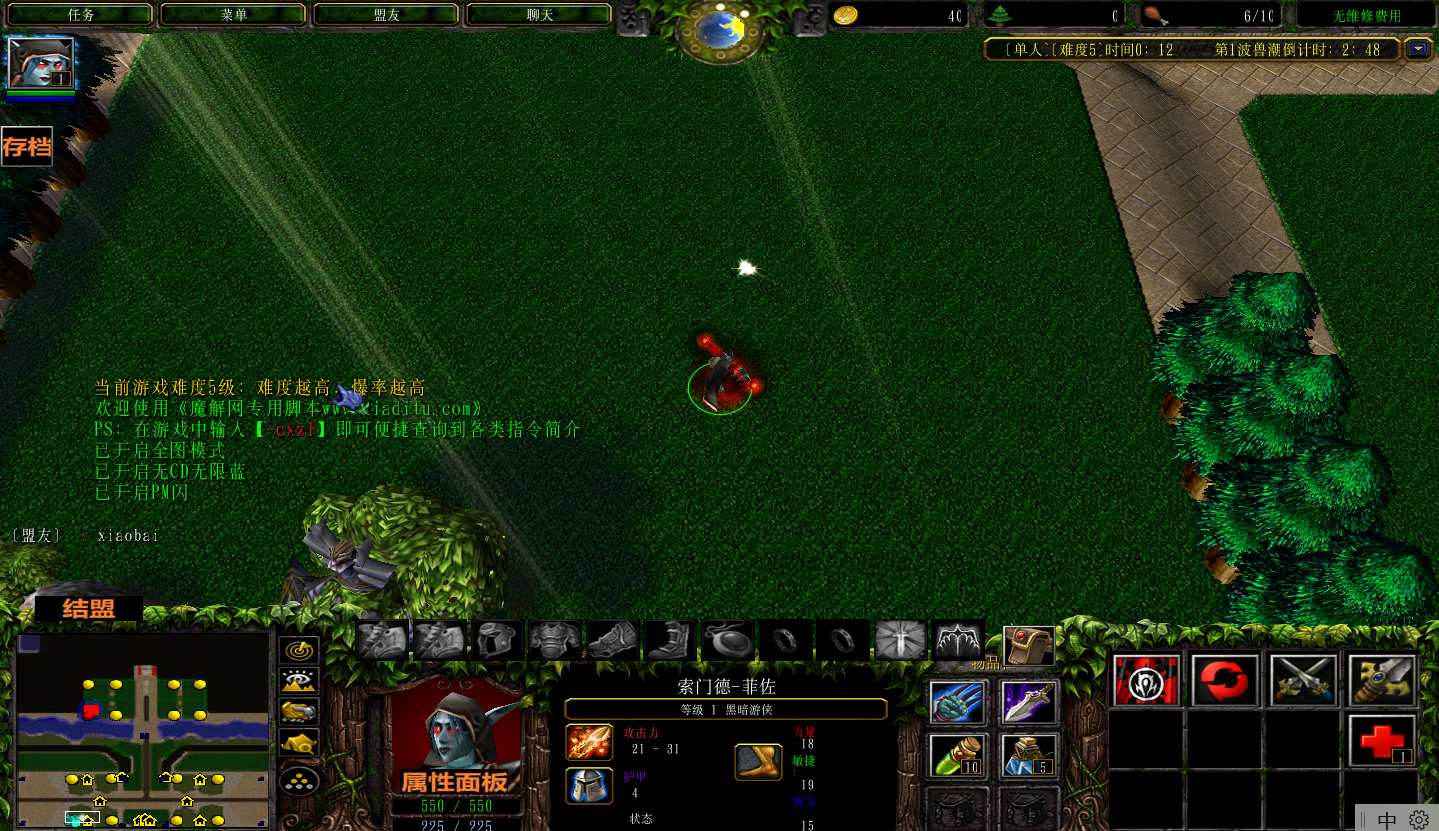Use the blue potion with 5 charges
1439x831 pixels.
1029,756
